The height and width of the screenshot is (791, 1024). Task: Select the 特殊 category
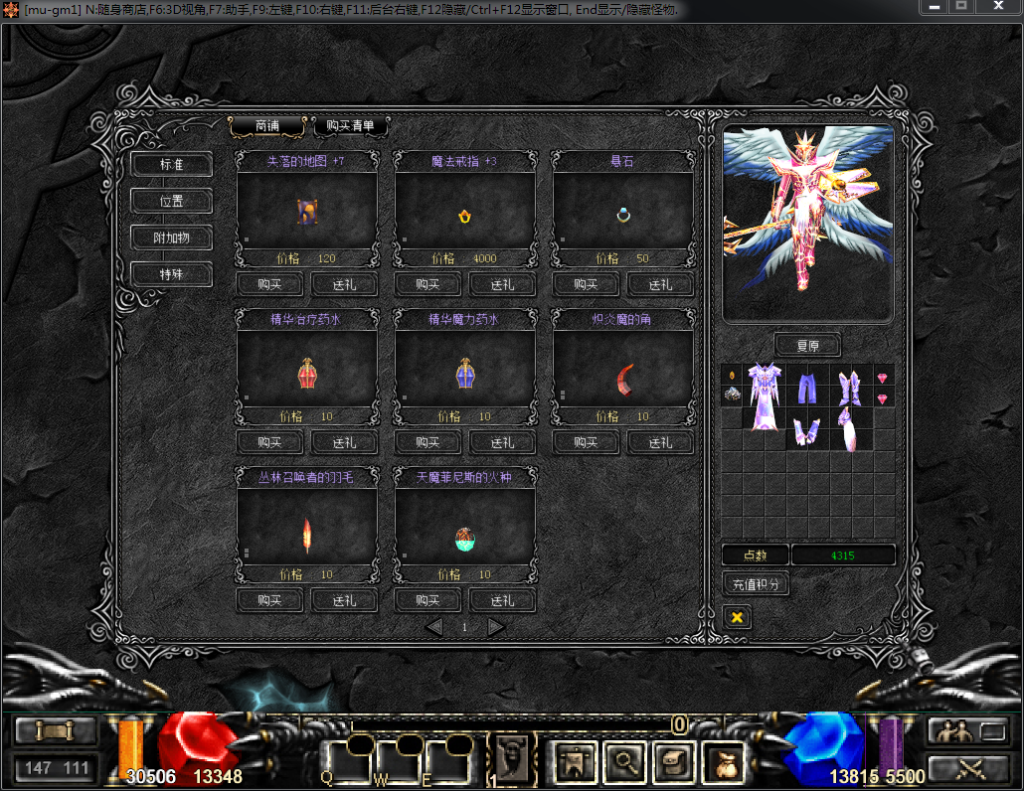171,274
